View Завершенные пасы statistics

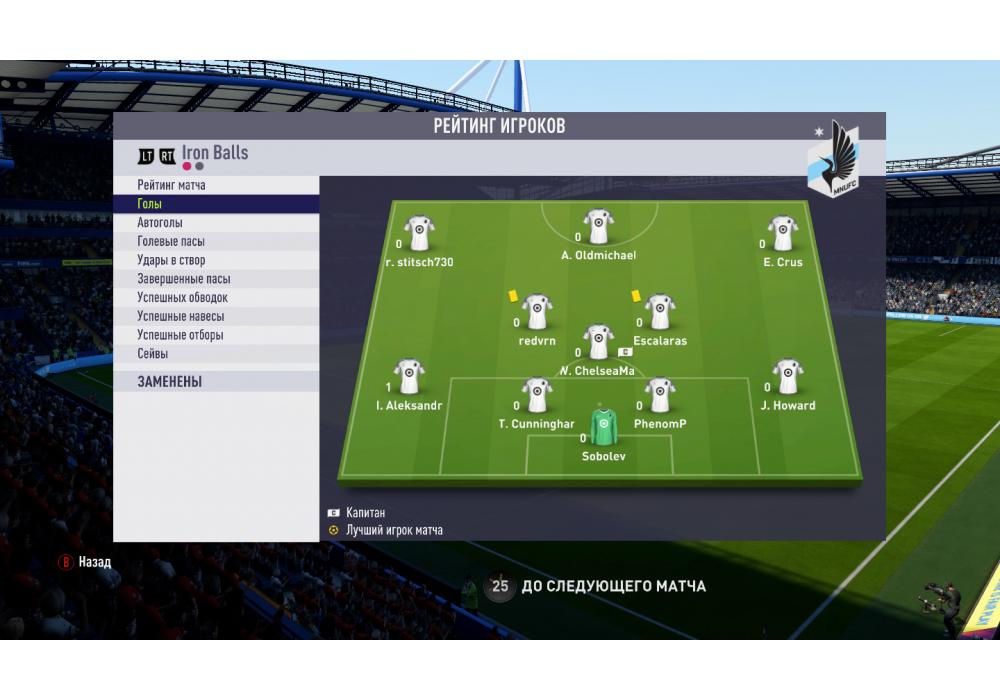point(216,279)
